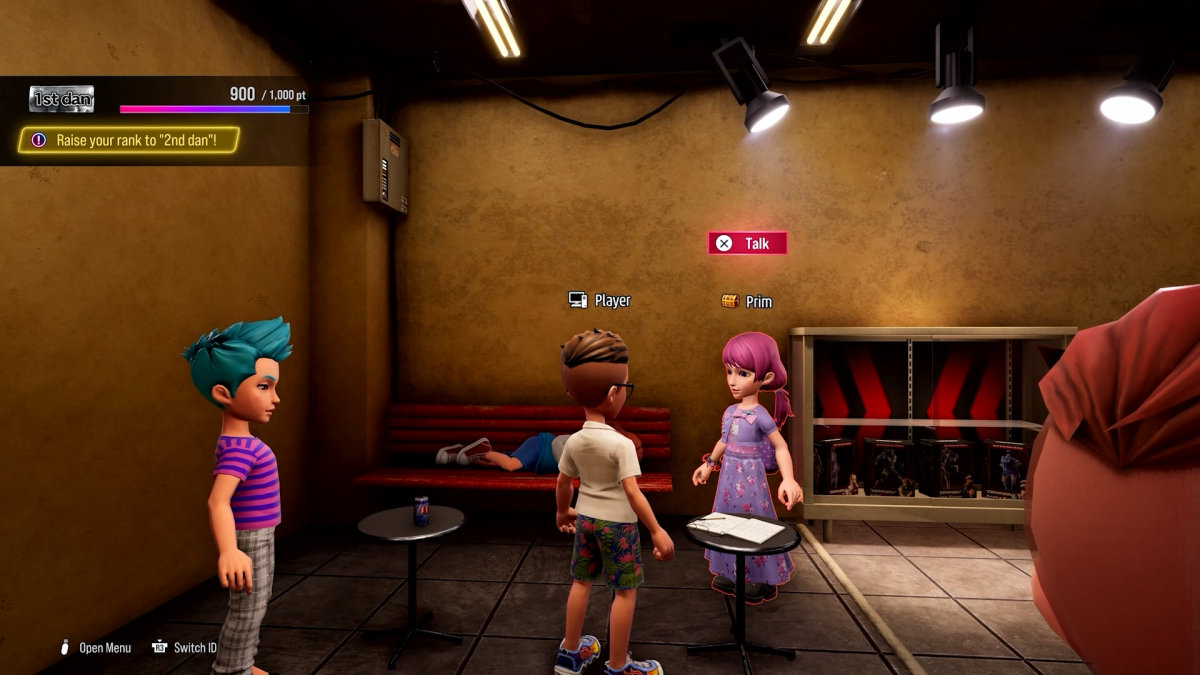
Task: Select Prim's name tag
Action: tap(748, 301)
